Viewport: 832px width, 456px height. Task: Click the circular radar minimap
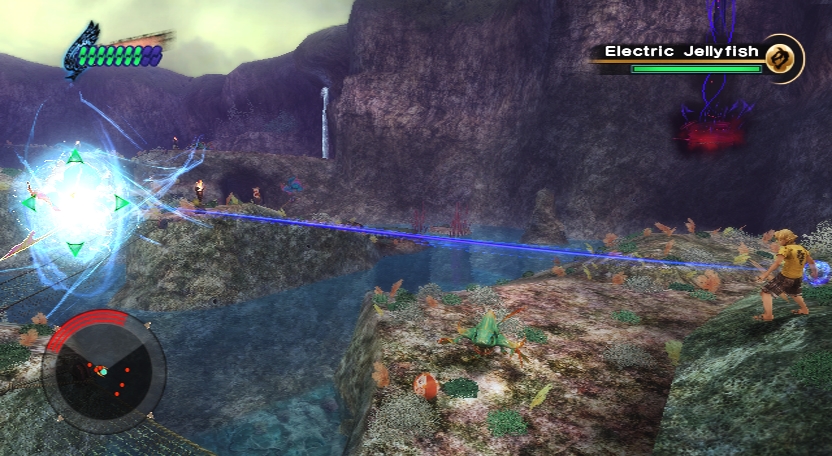pyautogui.click(x=103, y=369)
